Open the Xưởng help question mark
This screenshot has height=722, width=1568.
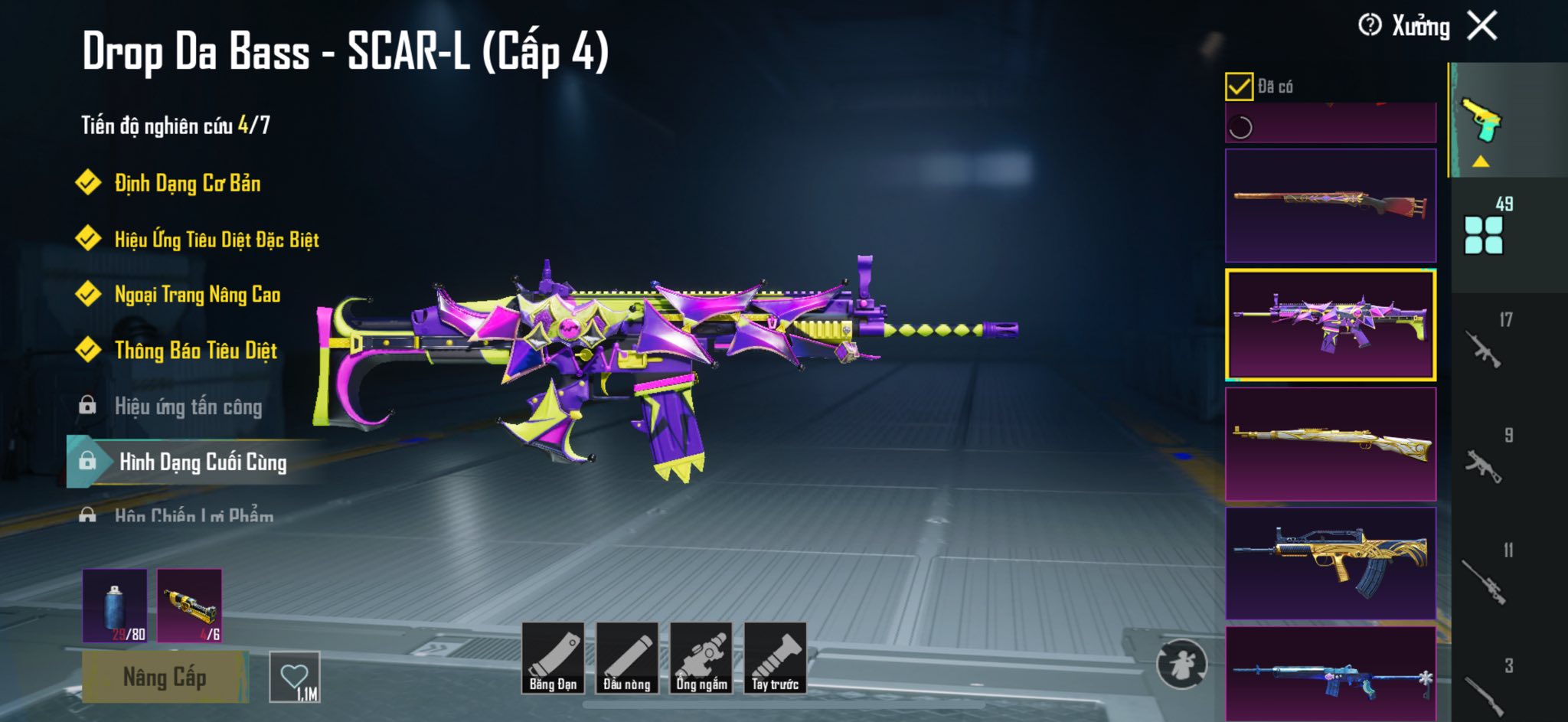tap(1370, 25)
